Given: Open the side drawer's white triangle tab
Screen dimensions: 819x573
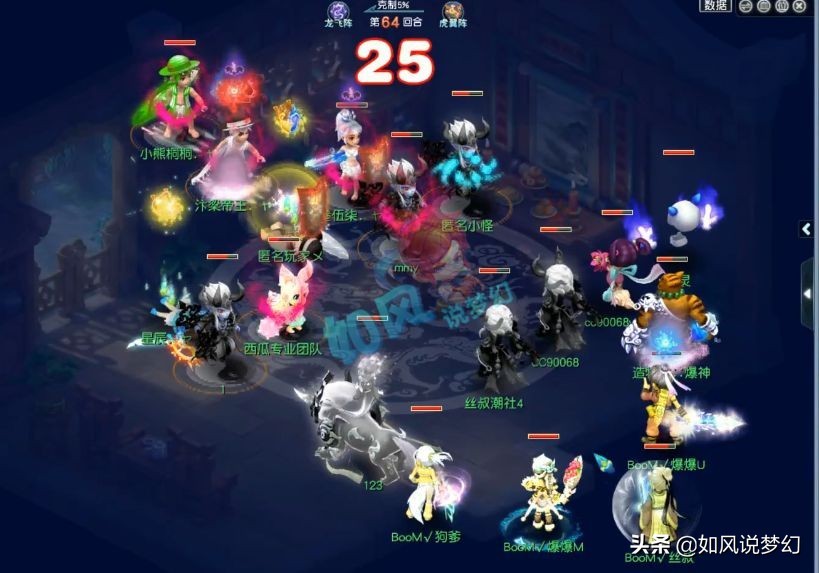Looking at the screenshot, I should [808, 293].
